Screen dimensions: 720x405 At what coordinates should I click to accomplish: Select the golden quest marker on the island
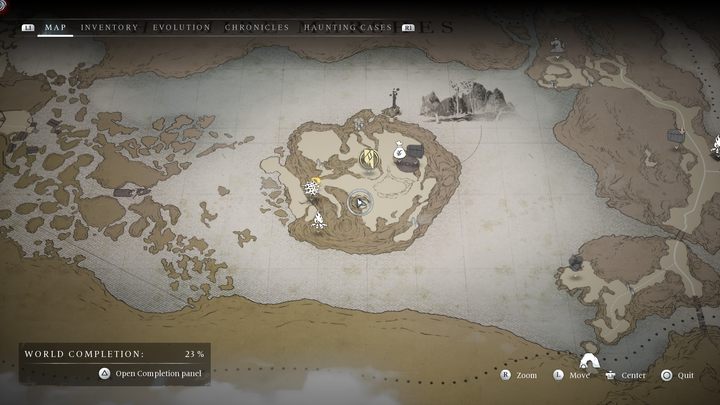(x=369, y=158)
